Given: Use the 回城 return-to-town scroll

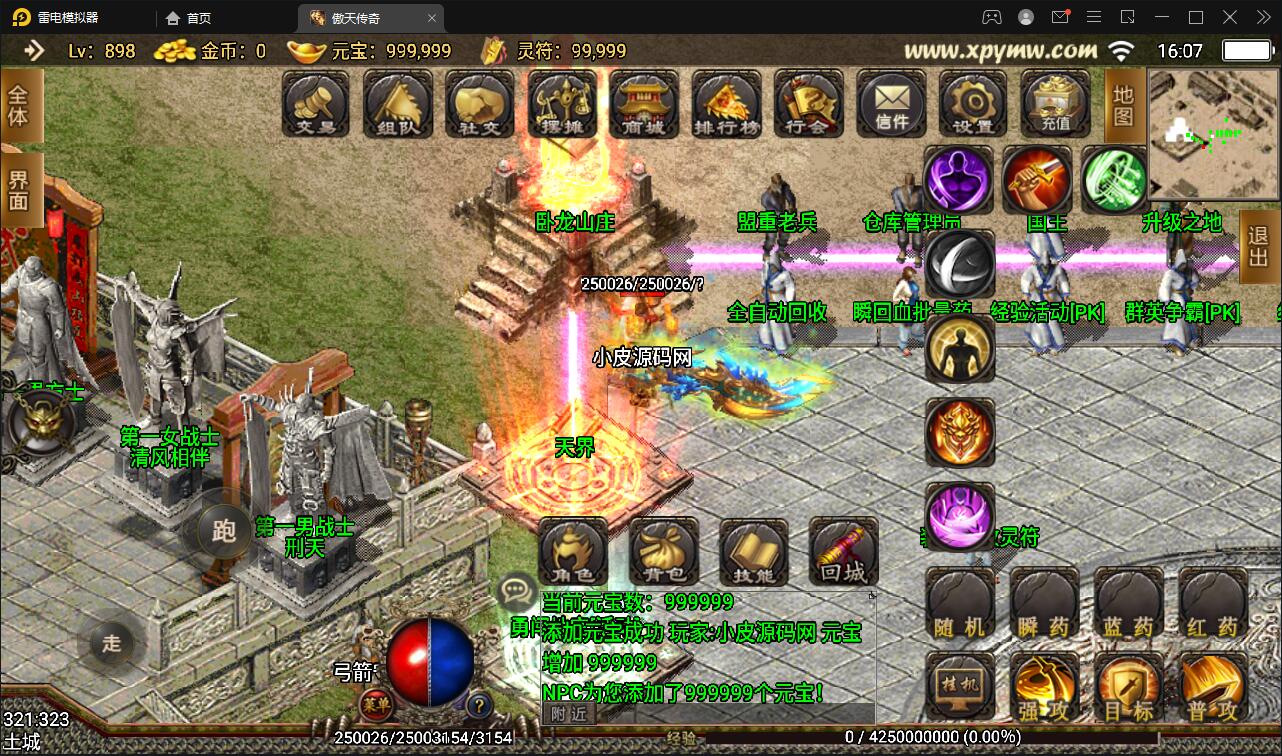Looking at the screenshot, I should coord(843,551).
